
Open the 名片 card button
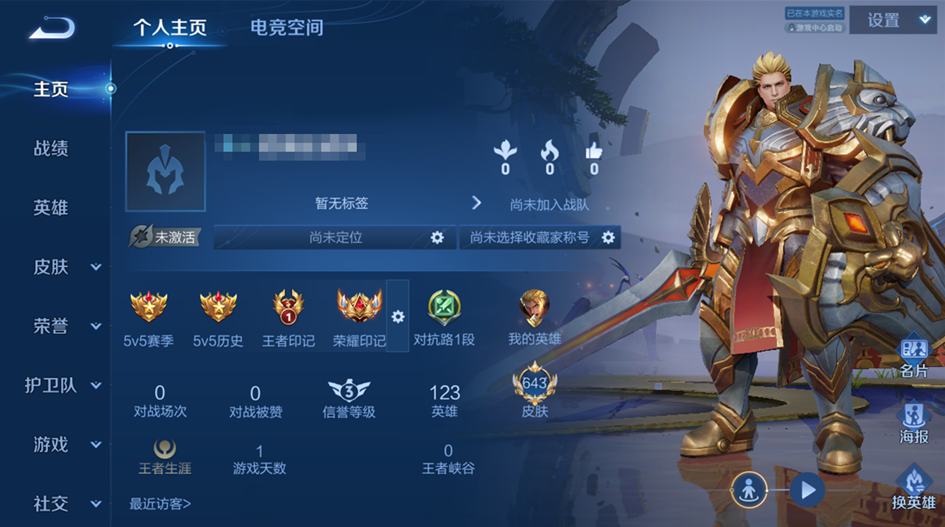click(914, 354)
